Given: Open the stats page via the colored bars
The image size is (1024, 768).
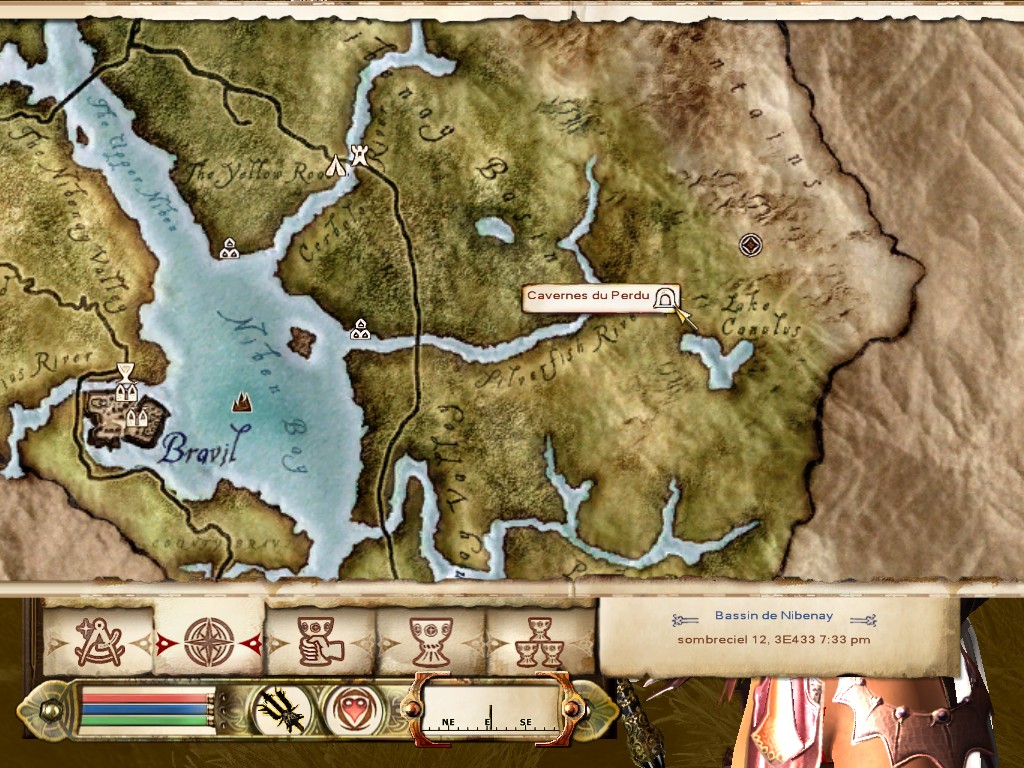Looking at the screenshot, I should [x=147, y=710].
